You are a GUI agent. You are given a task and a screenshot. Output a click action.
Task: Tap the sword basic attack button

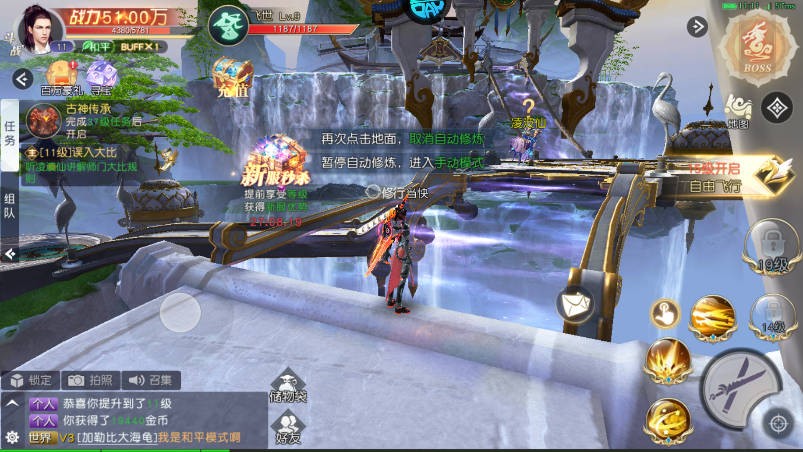pos(739,389)
